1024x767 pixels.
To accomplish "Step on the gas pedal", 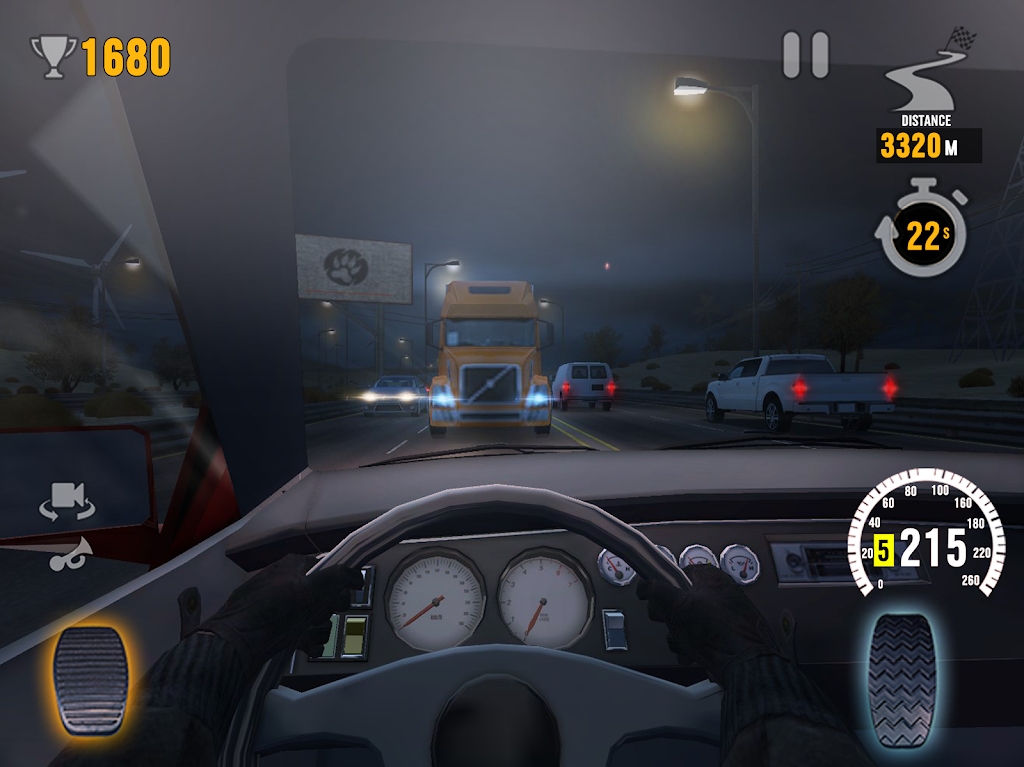I will click(902, 679).
